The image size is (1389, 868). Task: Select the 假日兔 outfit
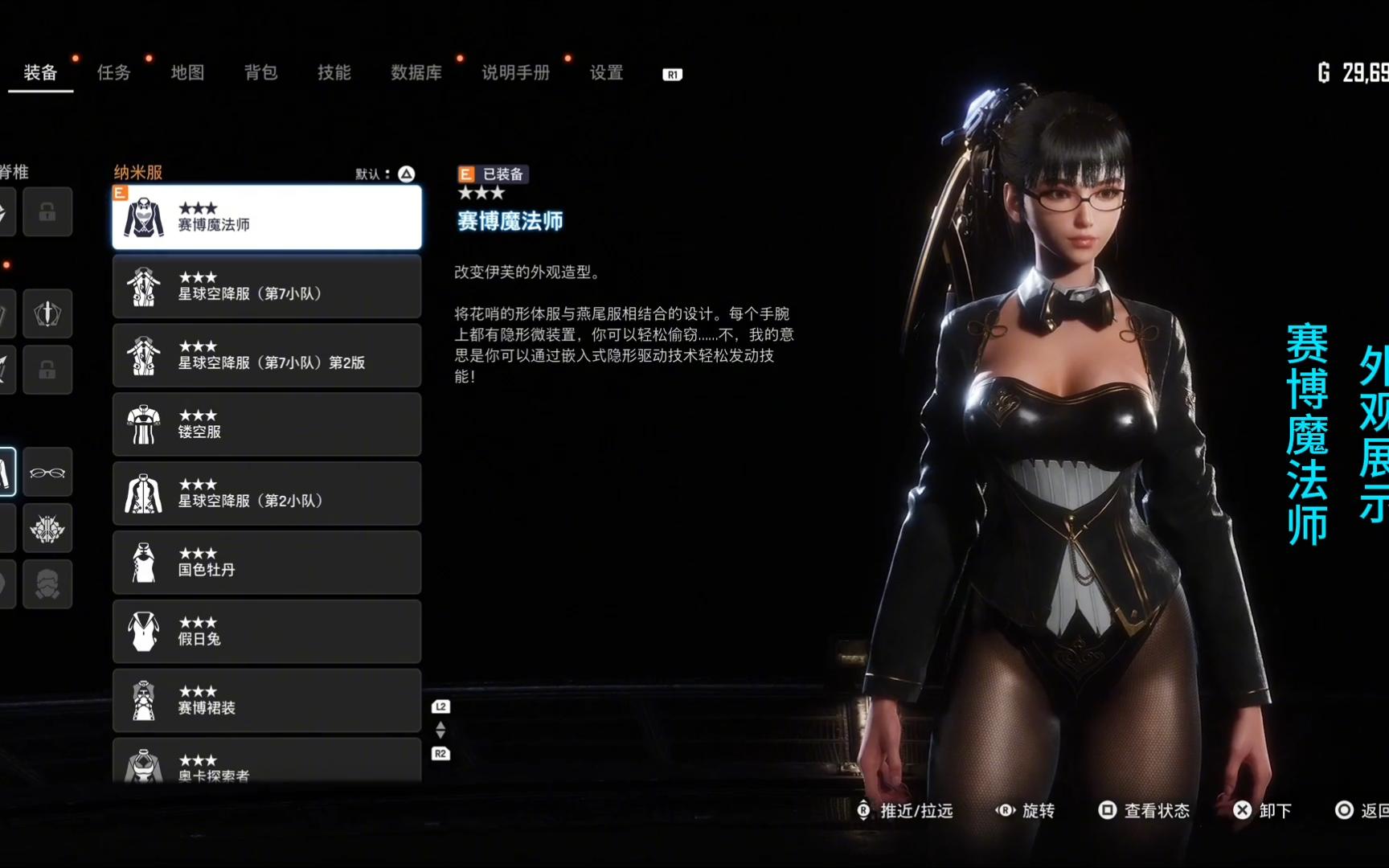pos(266,632)
